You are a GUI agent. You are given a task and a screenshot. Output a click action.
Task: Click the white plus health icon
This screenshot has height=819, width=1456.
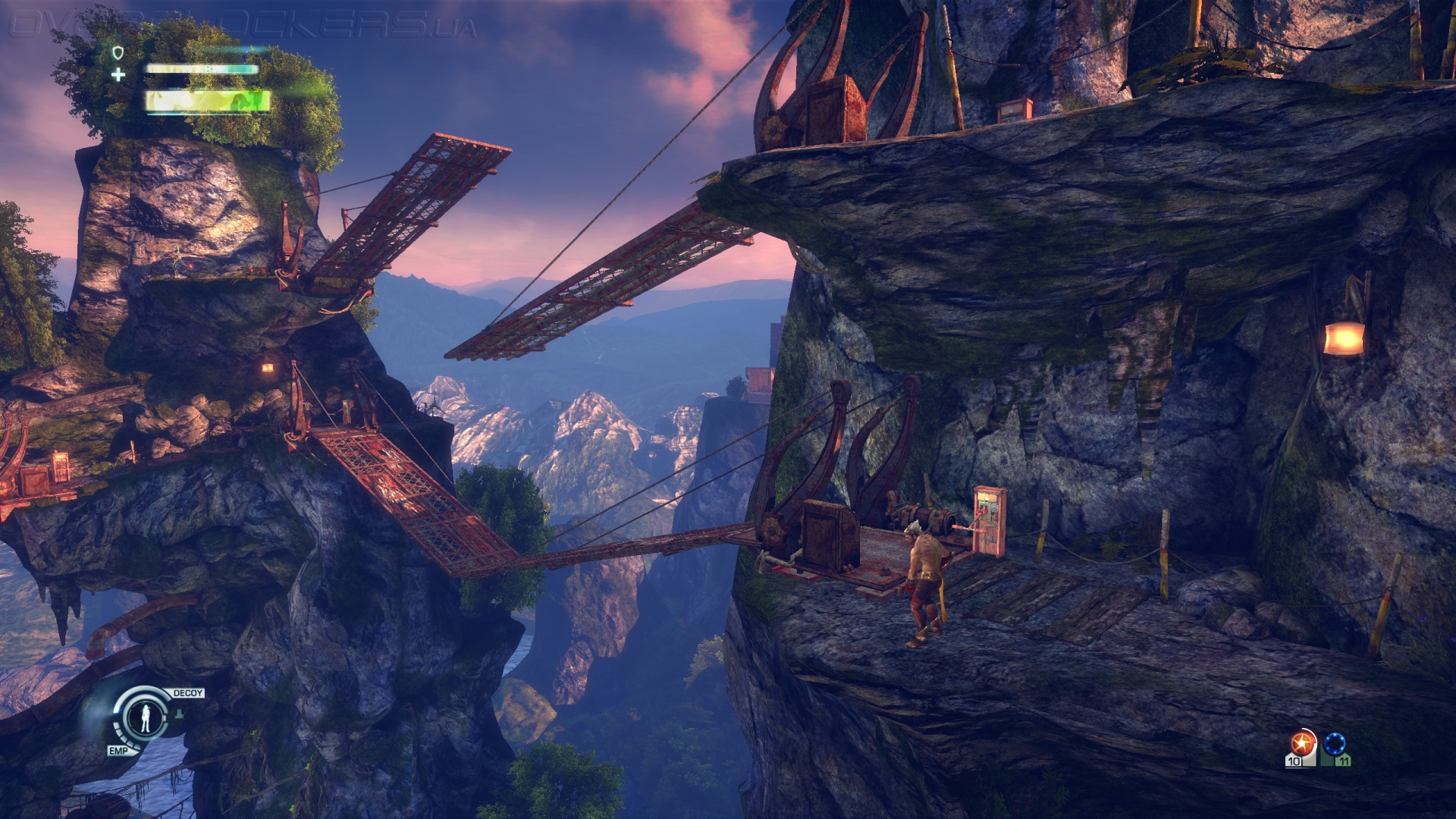tap(118, 74)
